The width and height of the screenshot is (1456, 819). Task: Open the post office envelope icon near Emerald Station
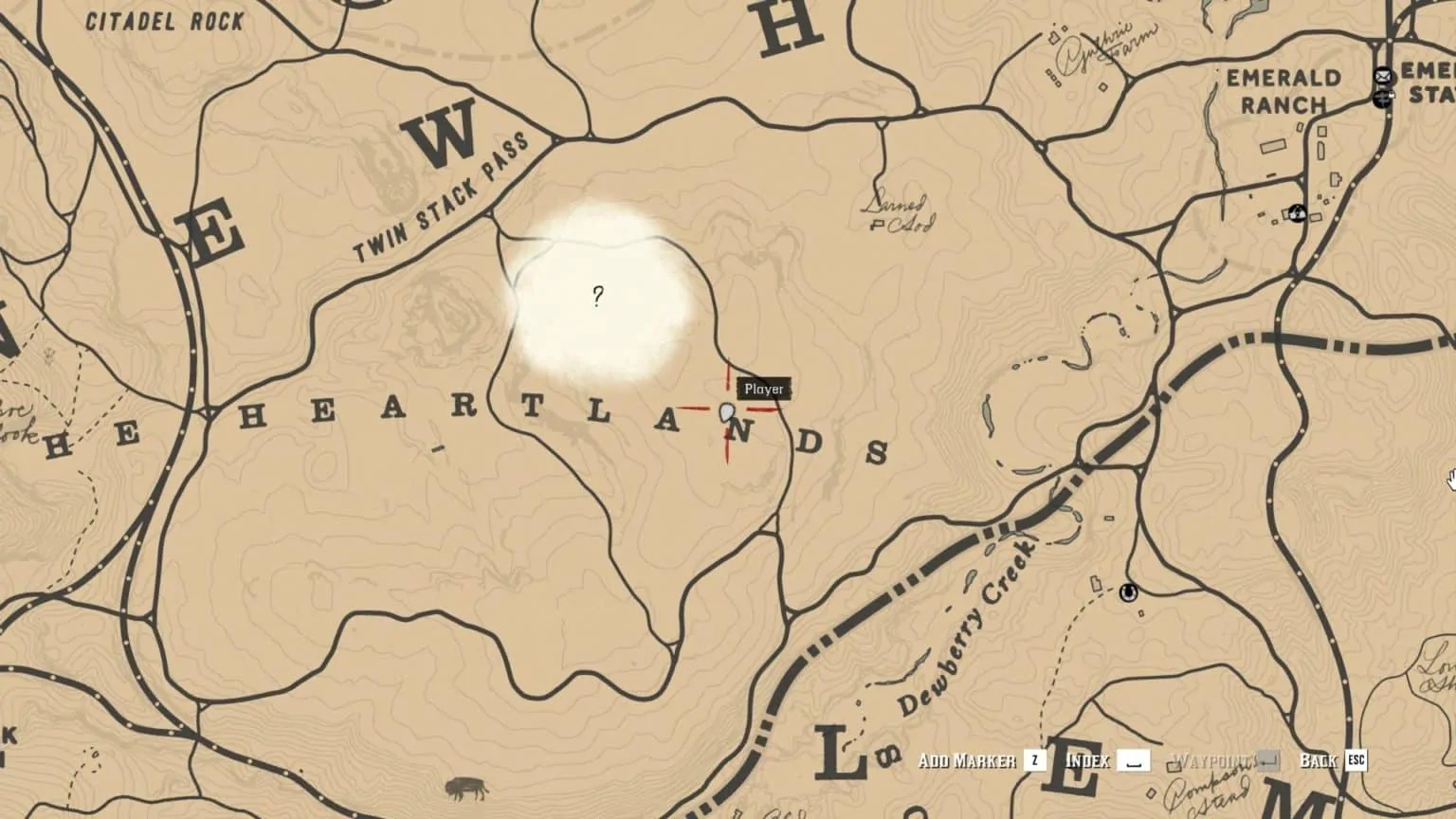pyautogui.click(x=1382, y=76)
